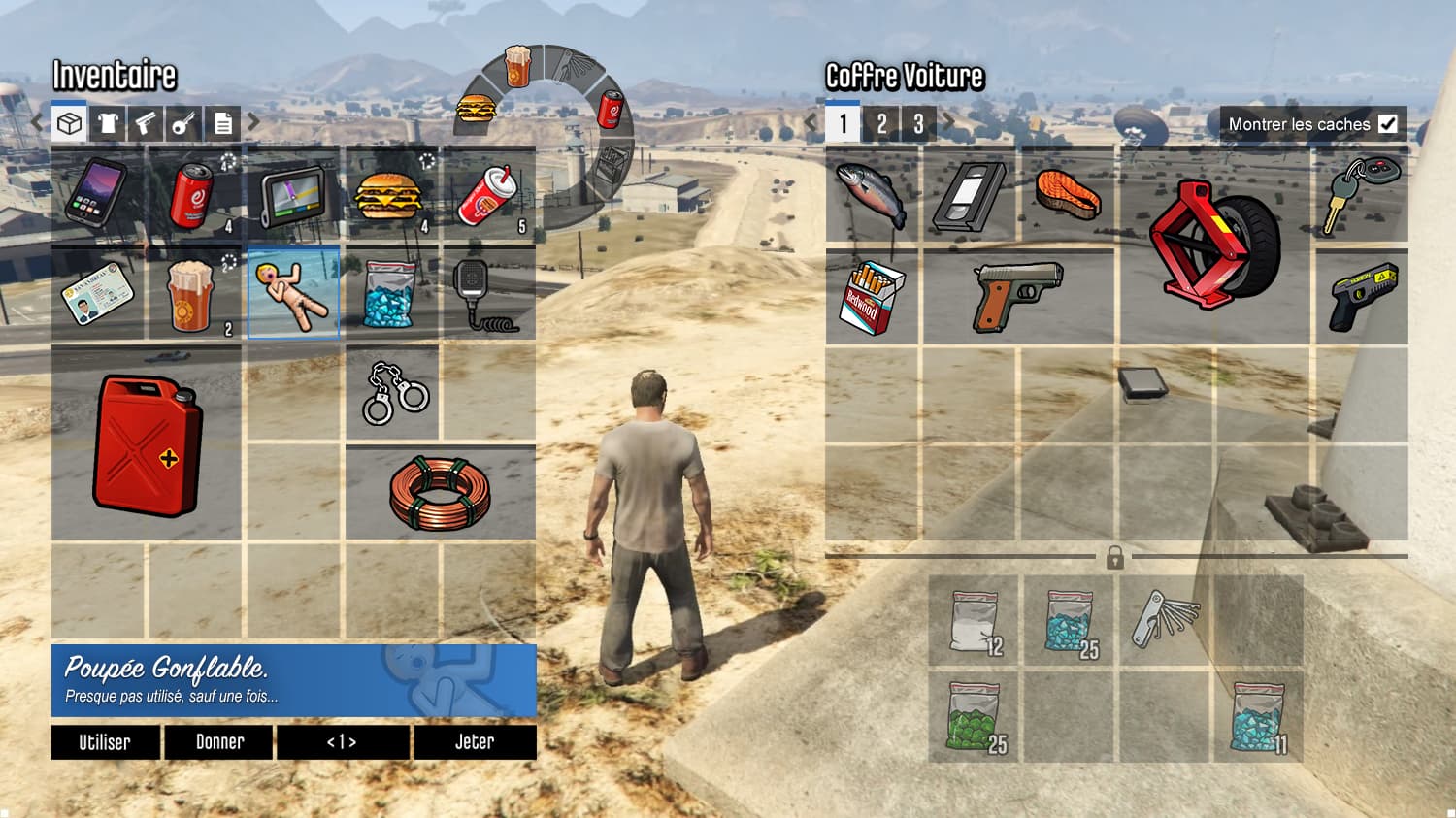Click the Jeter button
The image size is (1456, 818).
475,742
